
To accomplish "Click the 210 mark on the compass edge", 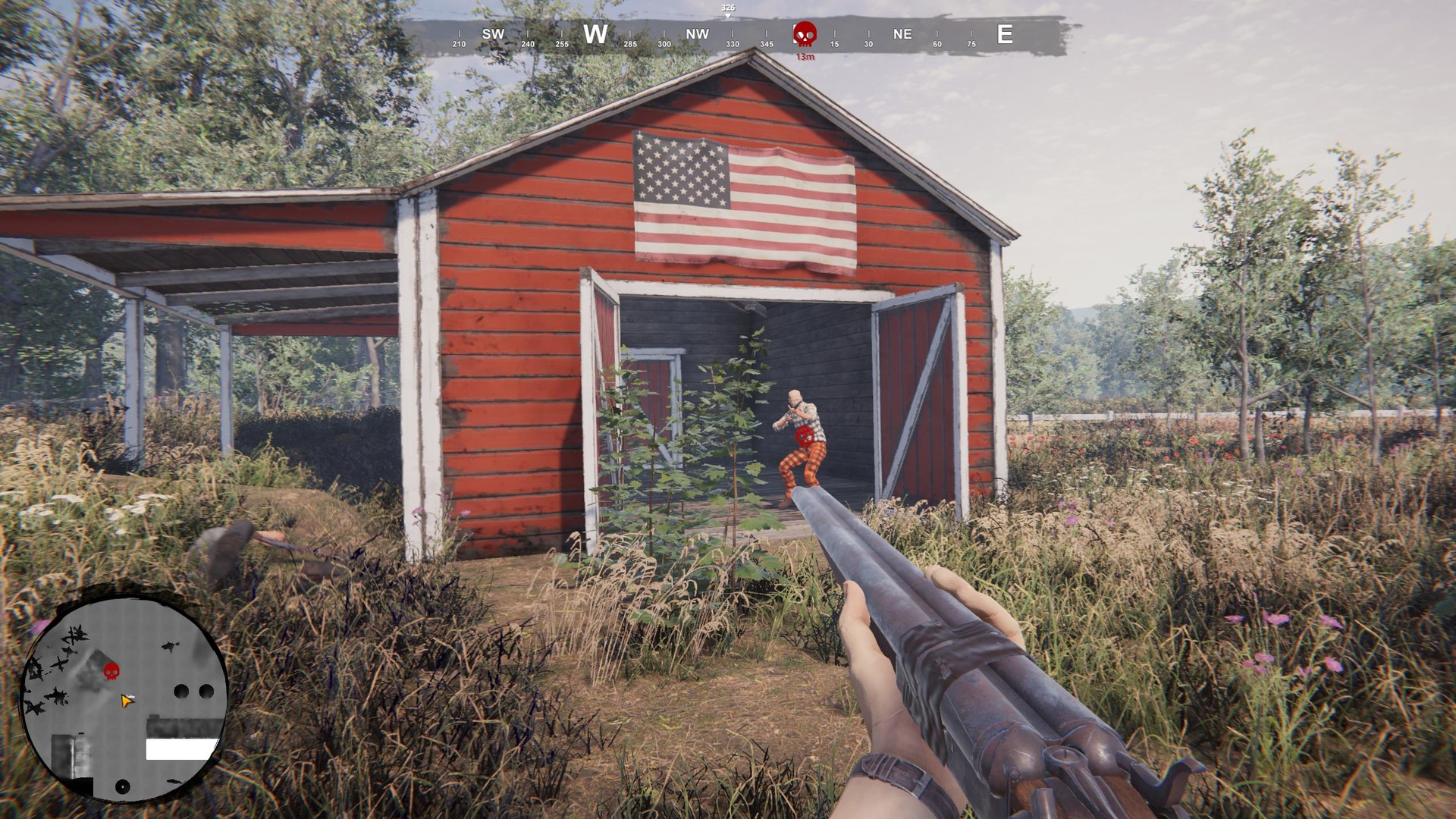I will (458, 45).
